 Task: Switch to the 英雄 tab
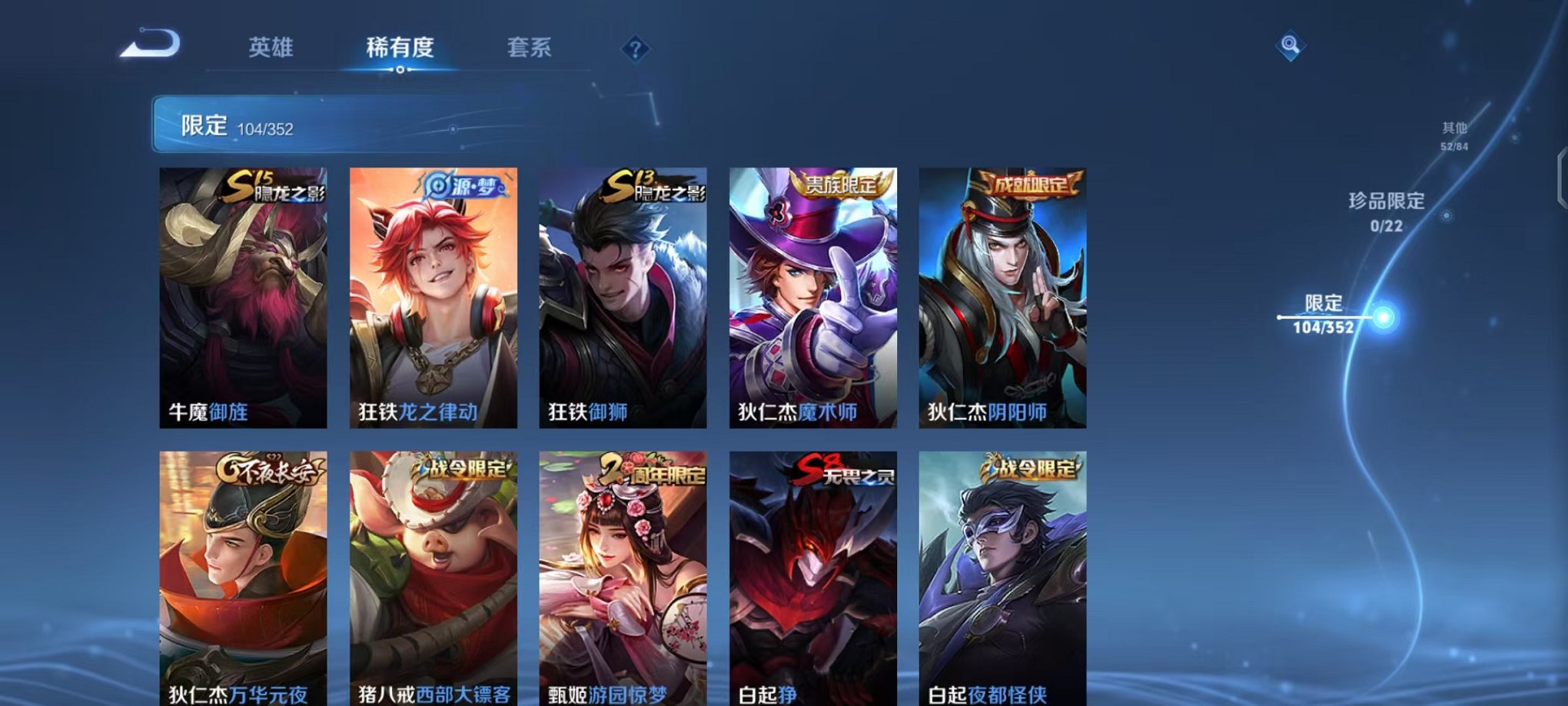271,48
